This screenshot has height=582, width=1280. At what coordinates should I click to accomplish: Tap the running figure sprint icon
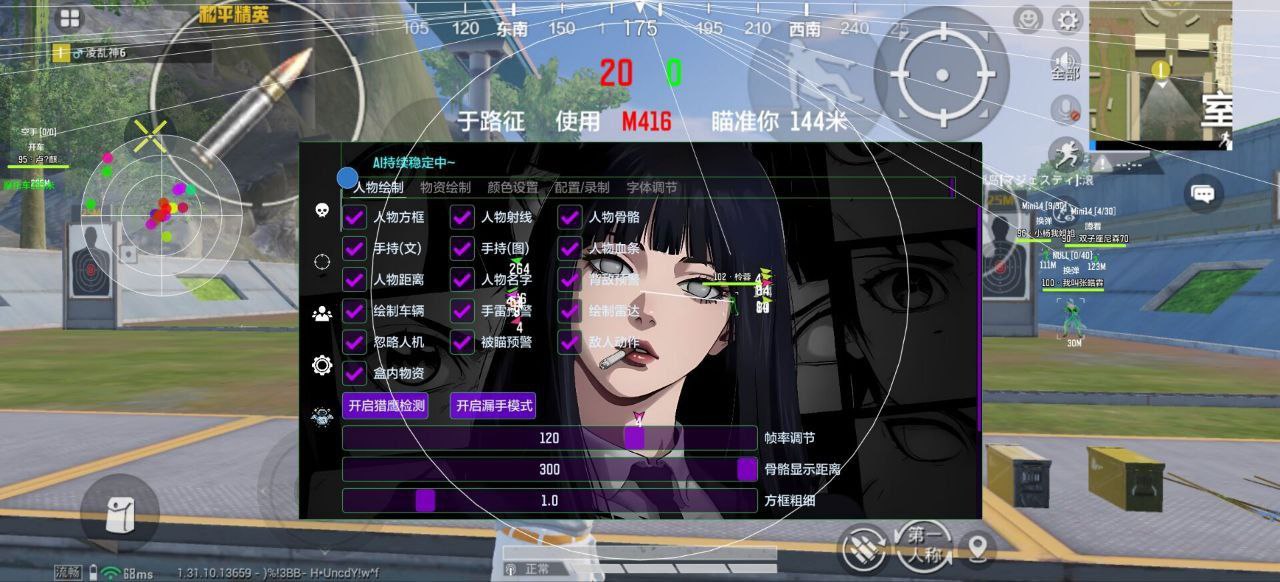coord(1068,154)
